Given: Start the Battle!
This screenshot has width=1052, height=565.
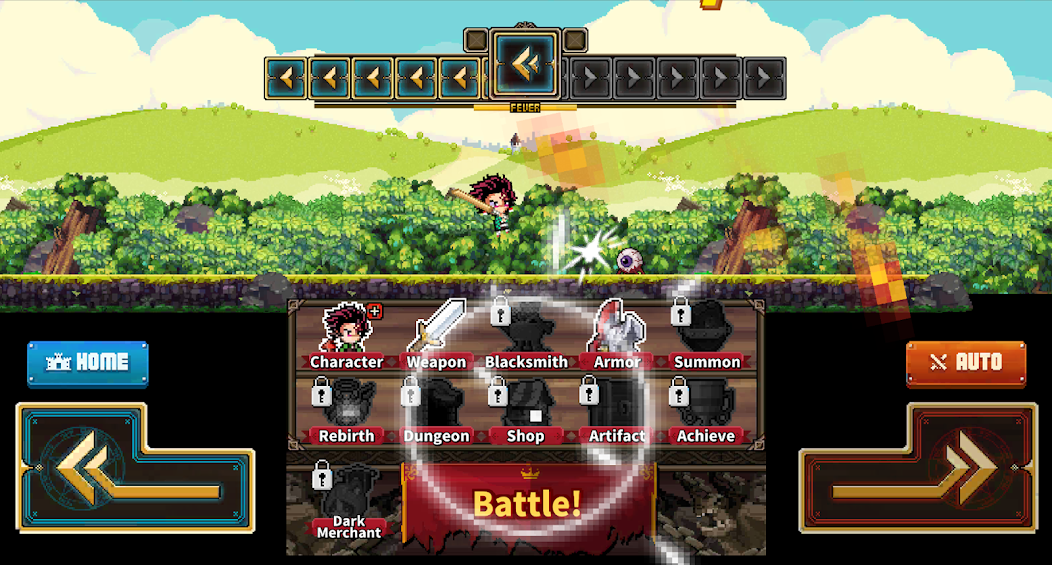Looking at the screenshot, I should point(527,503).
